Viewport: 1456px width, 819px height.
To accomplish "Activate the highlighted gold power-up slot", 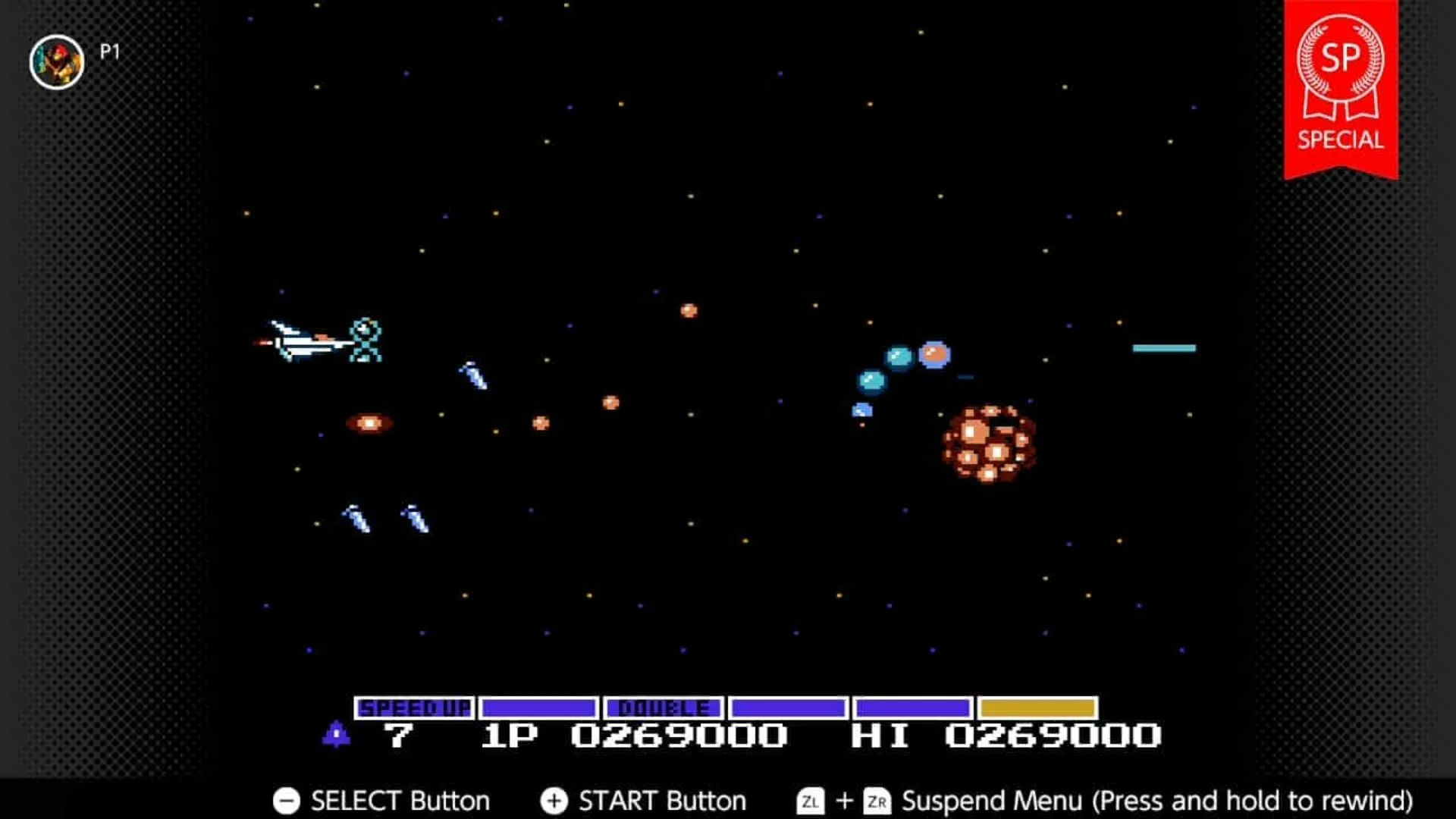I will [1039, 709].
